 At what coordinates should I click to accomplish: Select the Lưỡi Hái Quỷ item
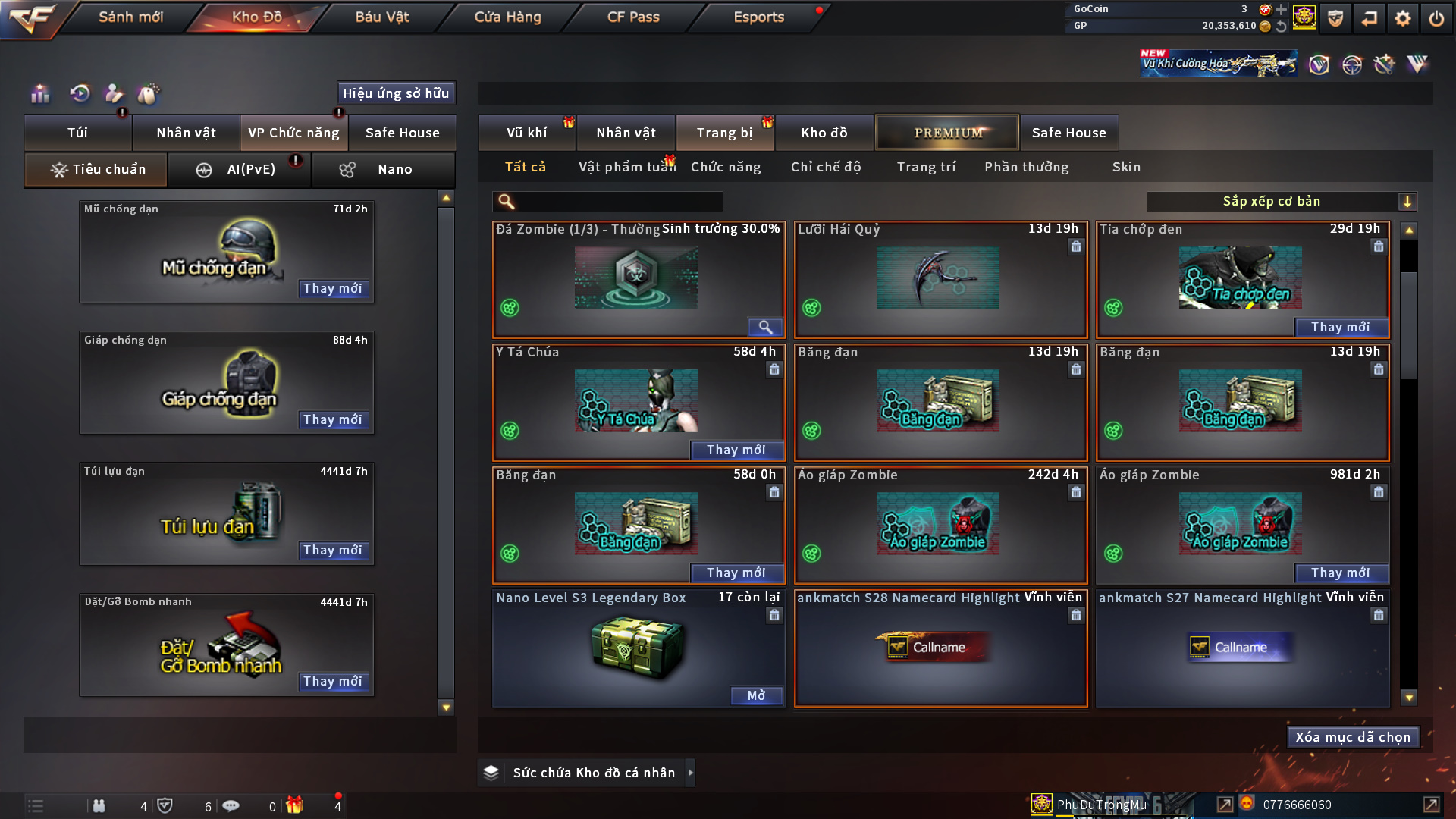(x=940, y=278)
